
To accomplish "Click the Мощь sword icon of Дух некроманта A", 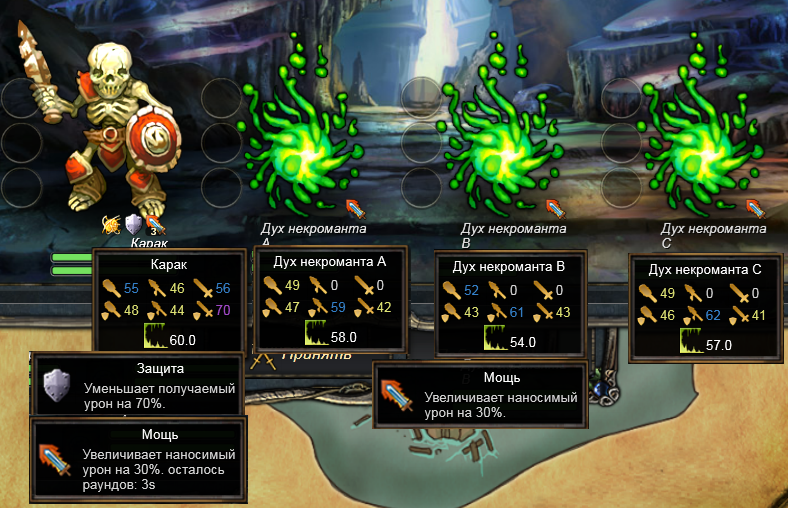I will [x=356, y=208].
